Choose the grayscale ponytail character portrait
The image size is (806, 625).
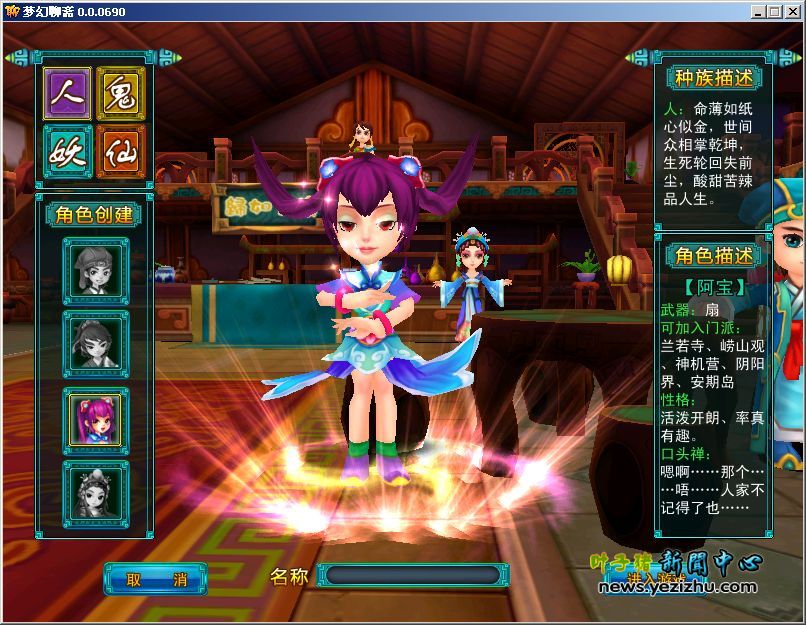[x=96, y=343]
